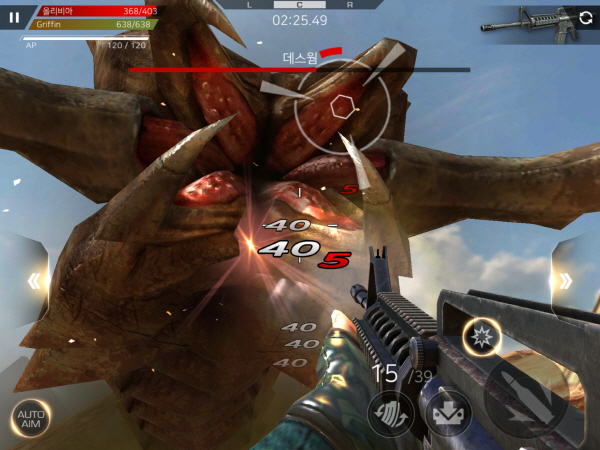Toggle the AUTO AIM button
Viewport: 600px width, 450px height.
(30, 418)
